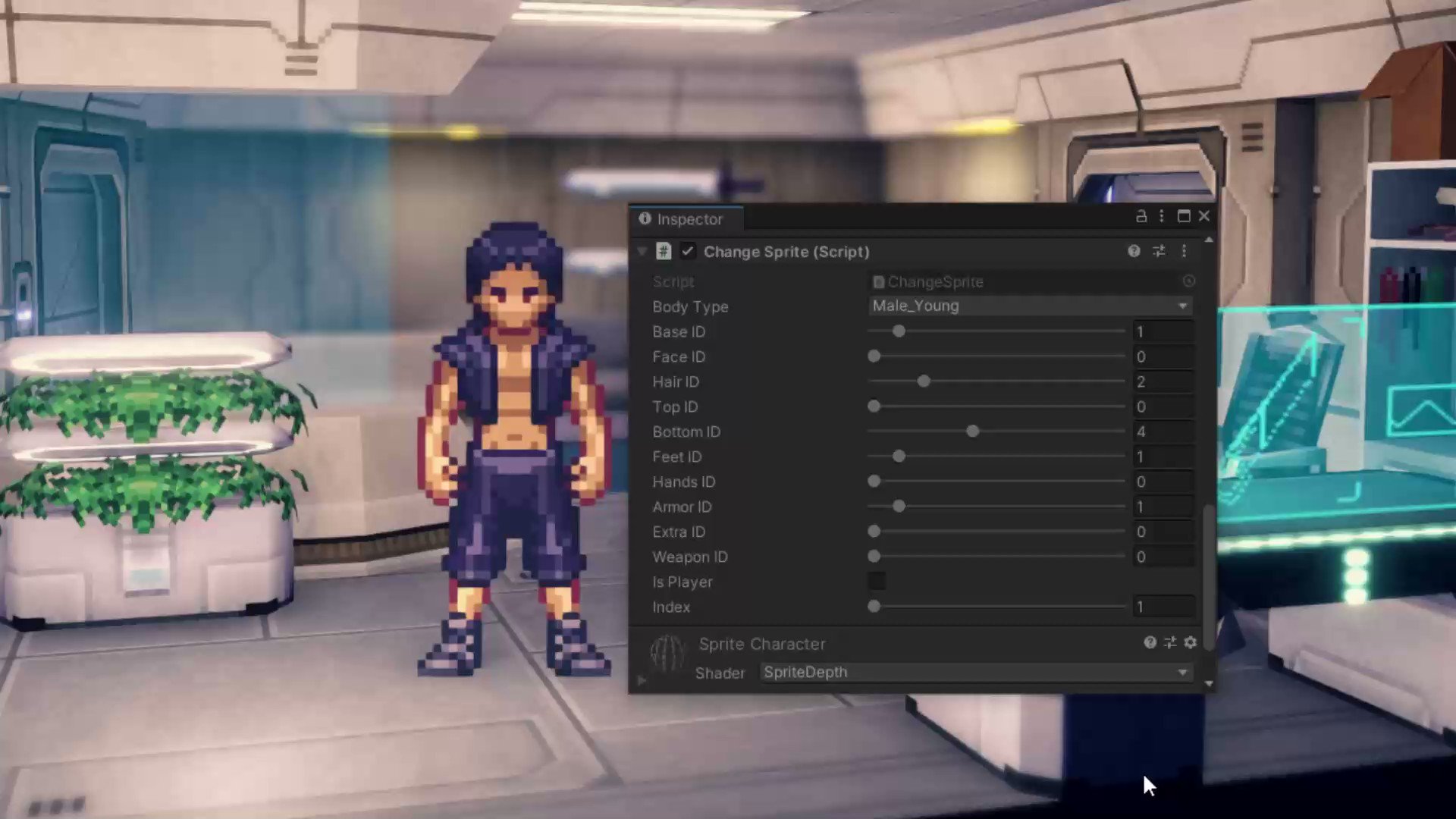Enable the Inspector lock toggle
The image size is (1456, 819).
1141,216
